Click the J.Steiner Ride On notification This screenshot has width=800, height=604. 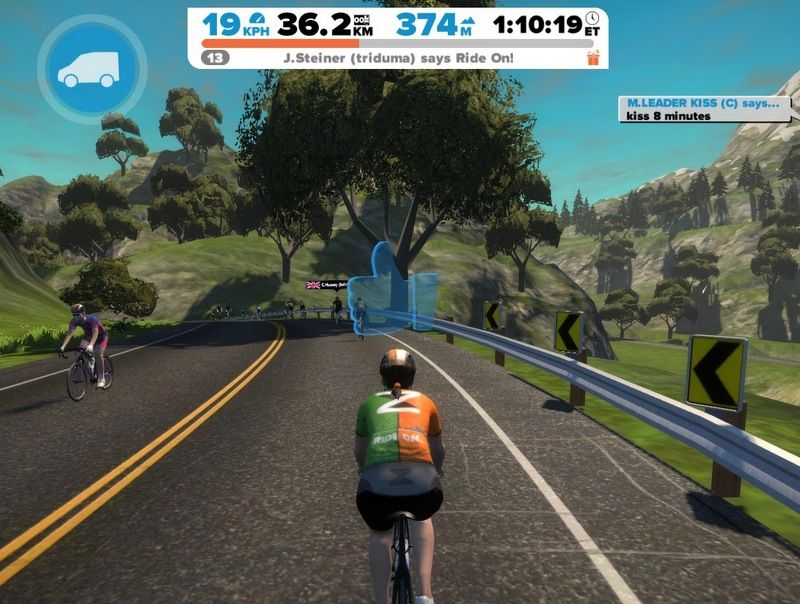point(398,59)
